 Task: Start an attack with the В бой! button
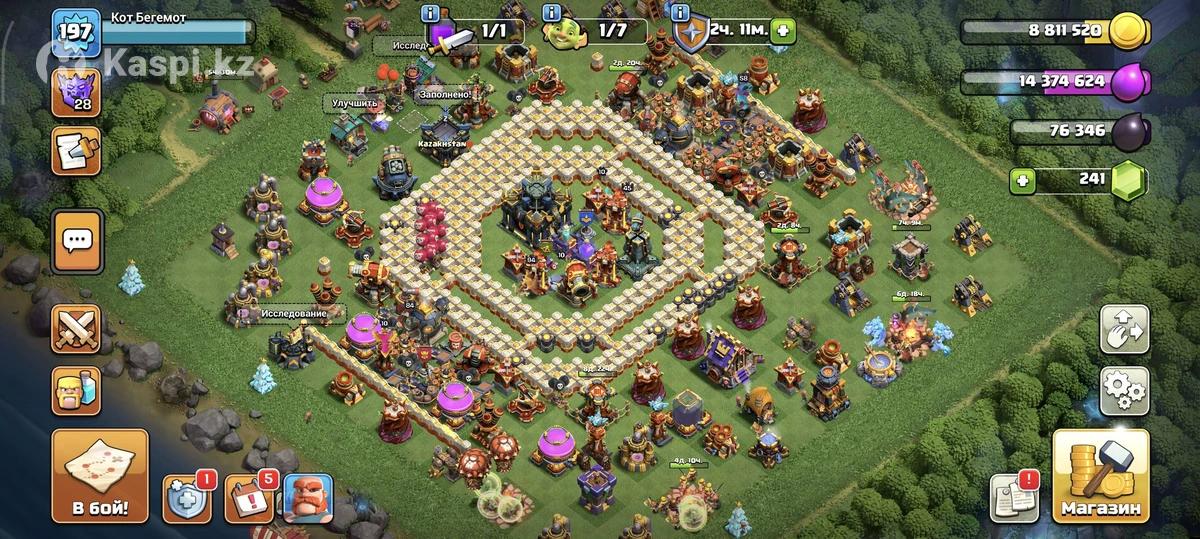point(100,477)
